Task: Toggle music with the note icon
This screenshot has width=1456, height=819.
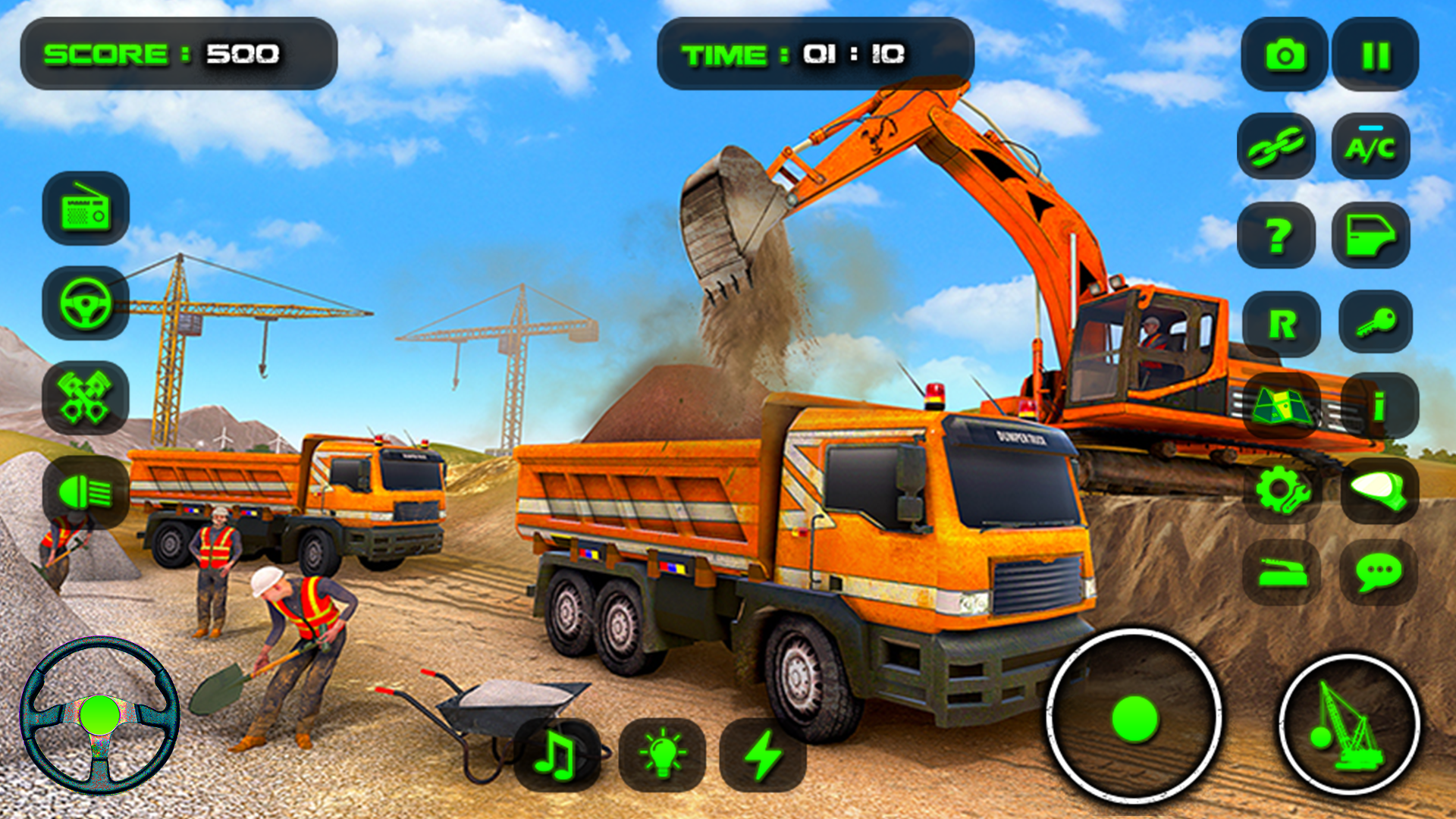Action: pos(557,755)
